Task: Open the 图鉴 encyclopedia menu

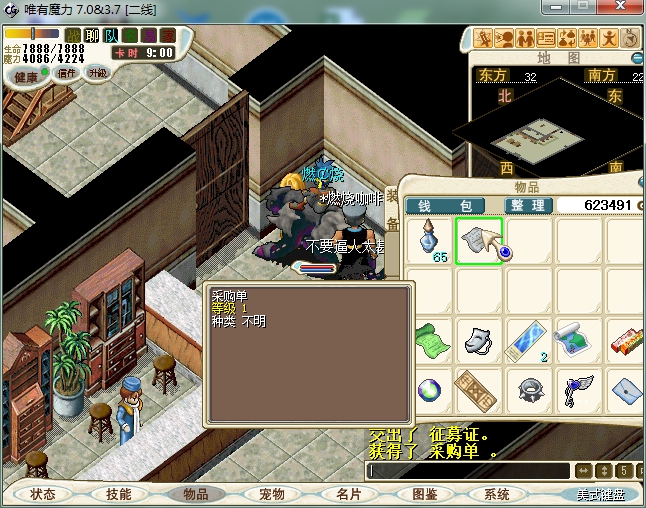Action: tap(424, 494)
